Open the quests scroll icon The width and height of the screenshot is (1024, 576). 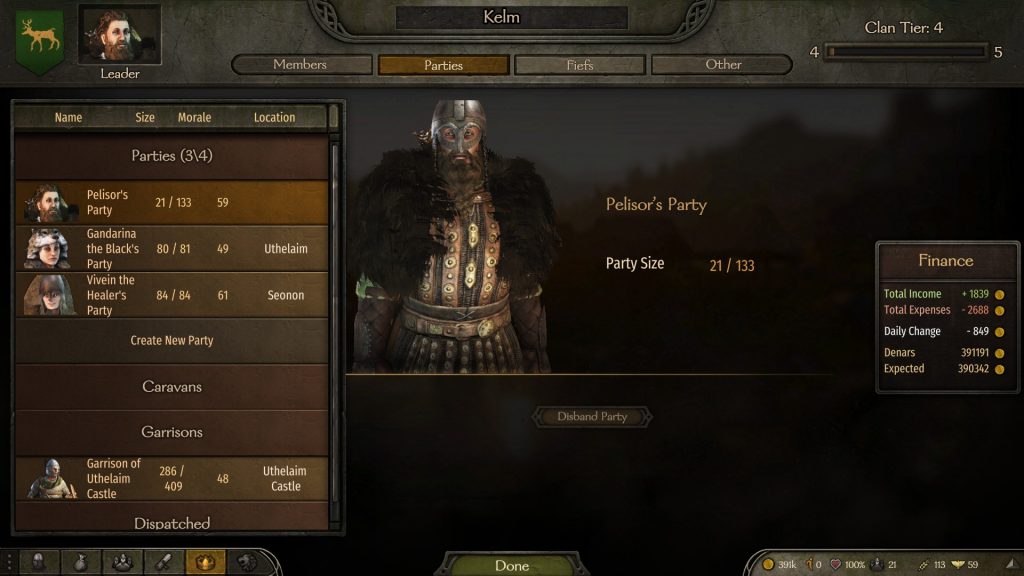click(164, 563)
